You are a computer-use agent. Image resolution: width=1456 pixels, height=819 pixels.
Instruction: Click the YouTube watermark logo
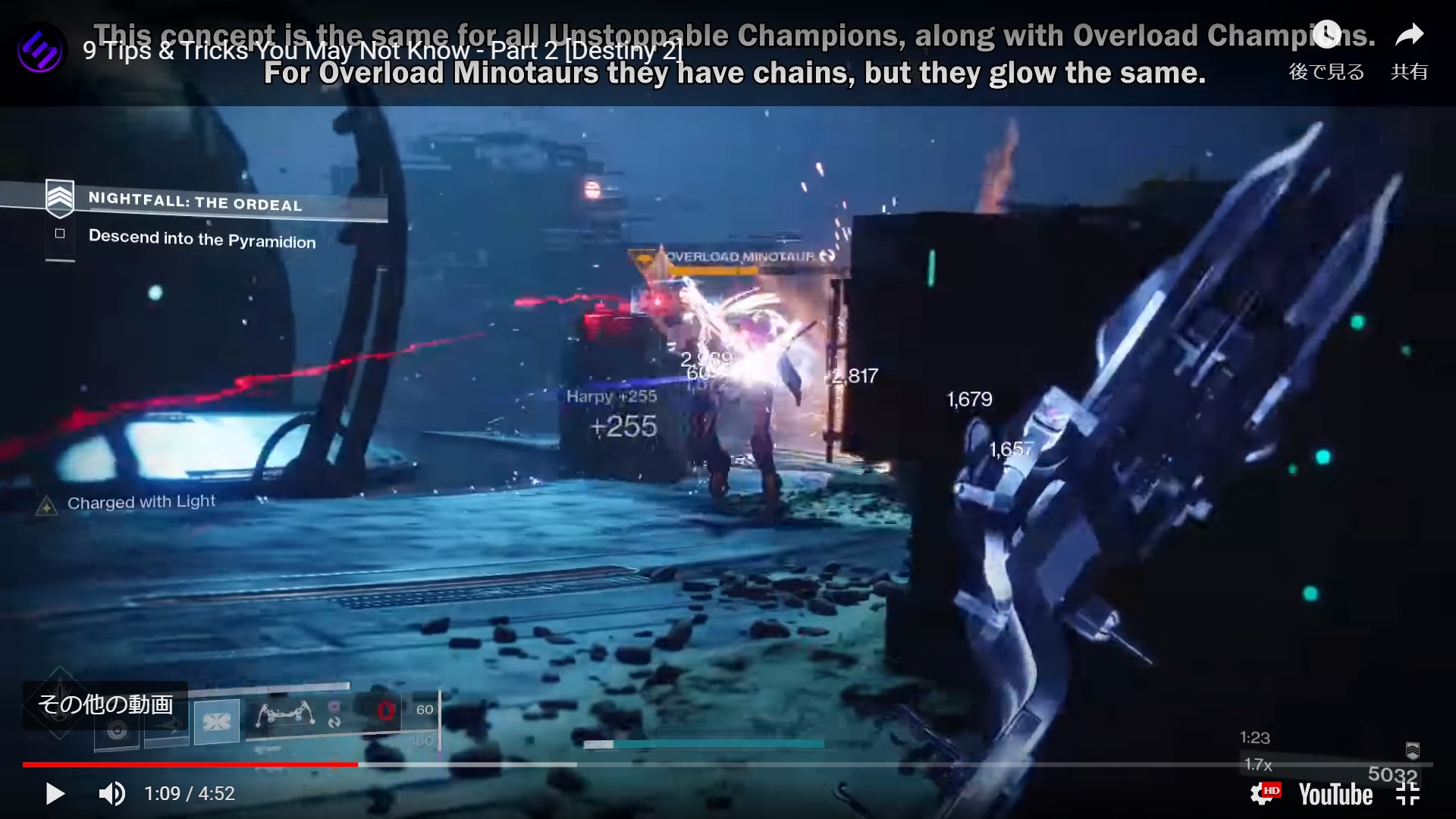click(1337, 793)
